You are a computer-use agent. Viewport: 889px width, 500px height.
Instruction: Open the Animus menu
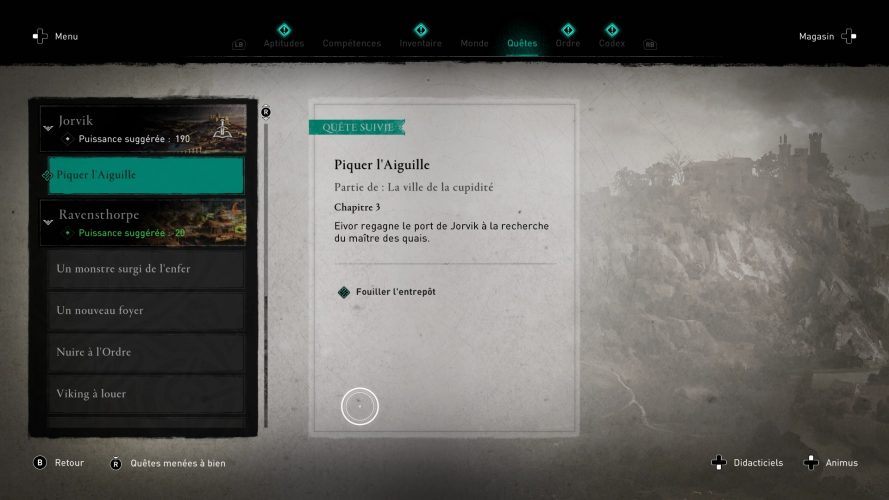pos(830,463)
